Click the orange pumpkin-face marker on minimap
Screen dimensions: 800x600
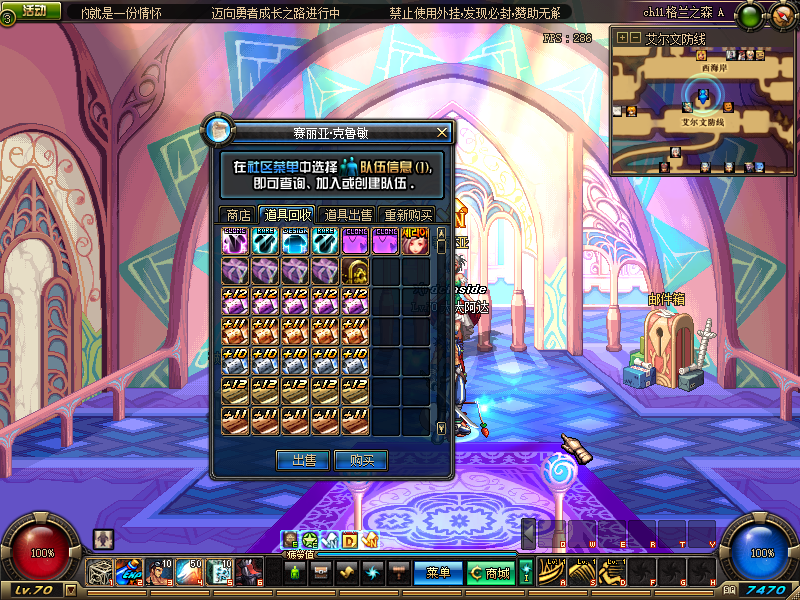point(728,107)
